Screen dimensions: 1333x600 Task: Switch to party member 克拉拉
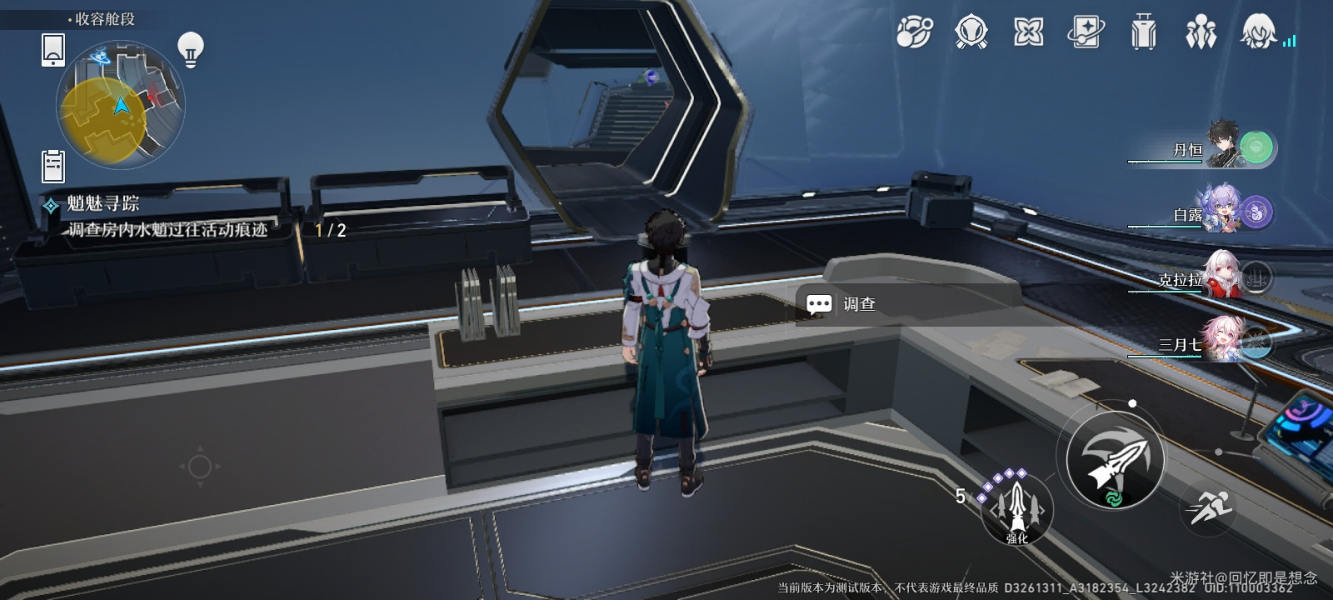click(1222, 276)
